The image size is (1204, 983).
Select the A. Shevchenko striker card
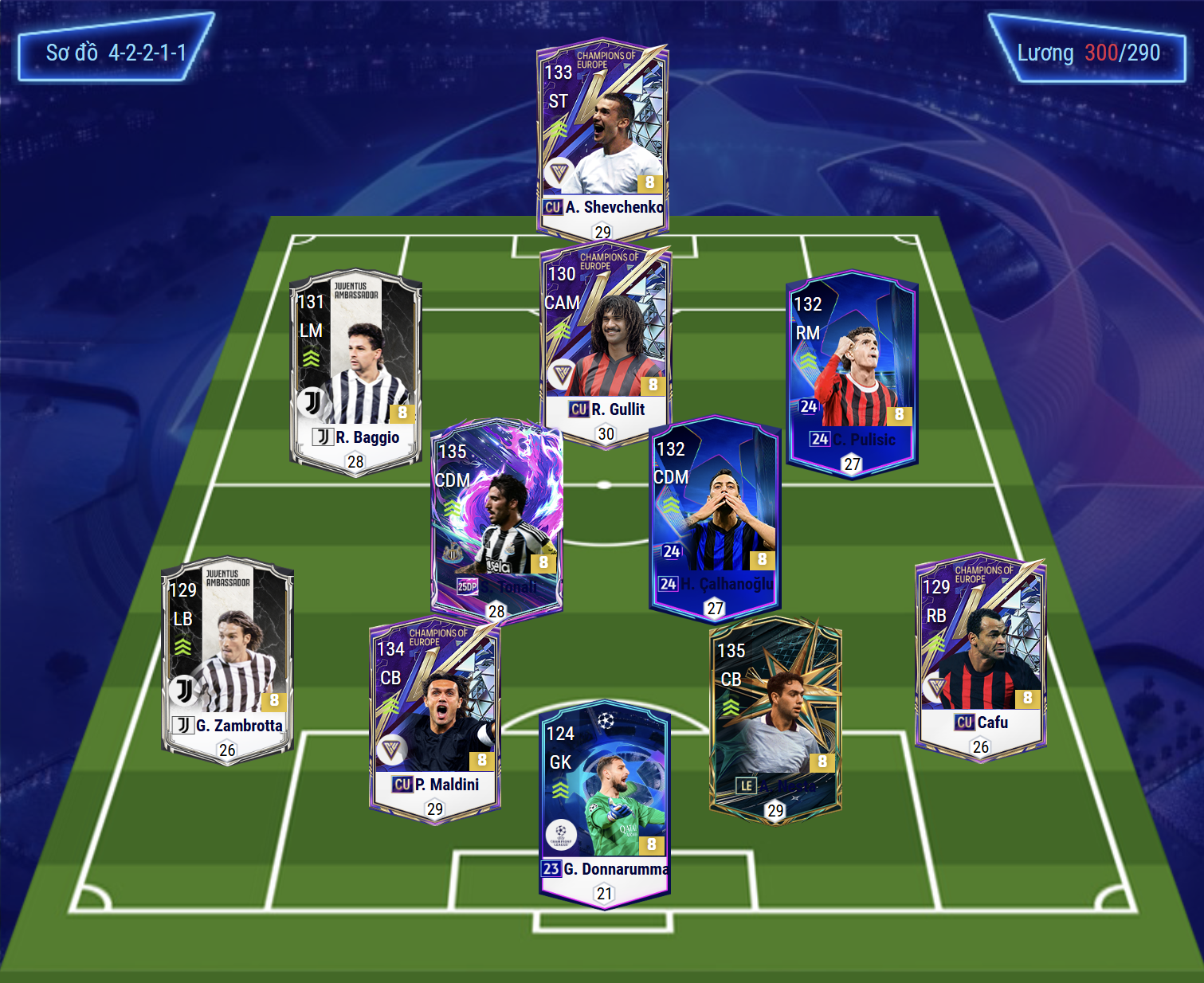click(602, 139)
